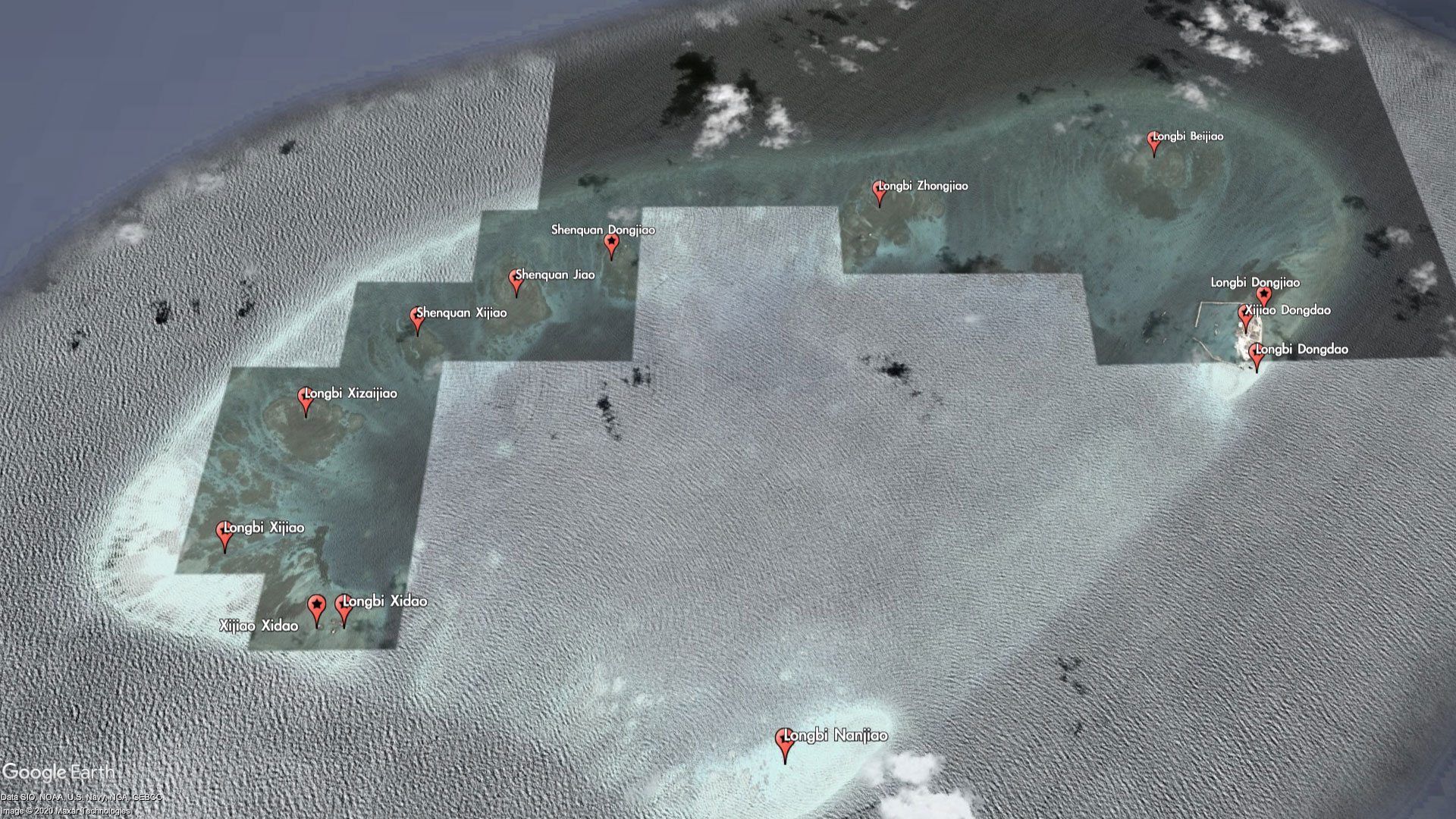The width and height of the screenshot is (1456, 819).
Task: Click the Longbi Xizaijiao map pin
Action: click(306, 399)
